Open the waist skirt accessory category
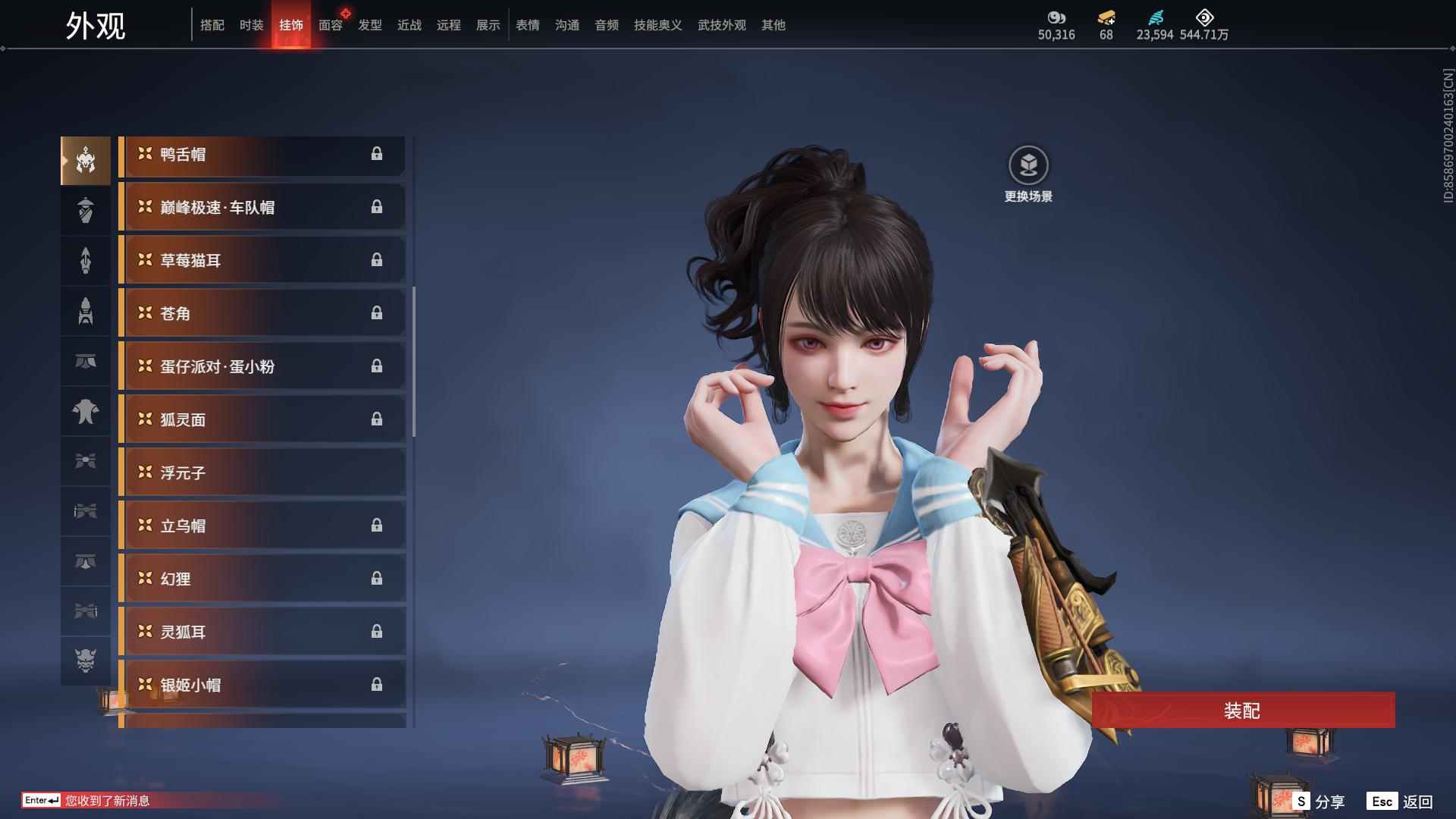The height and width of the screenshot is (819, 1456). click(86, 362)
